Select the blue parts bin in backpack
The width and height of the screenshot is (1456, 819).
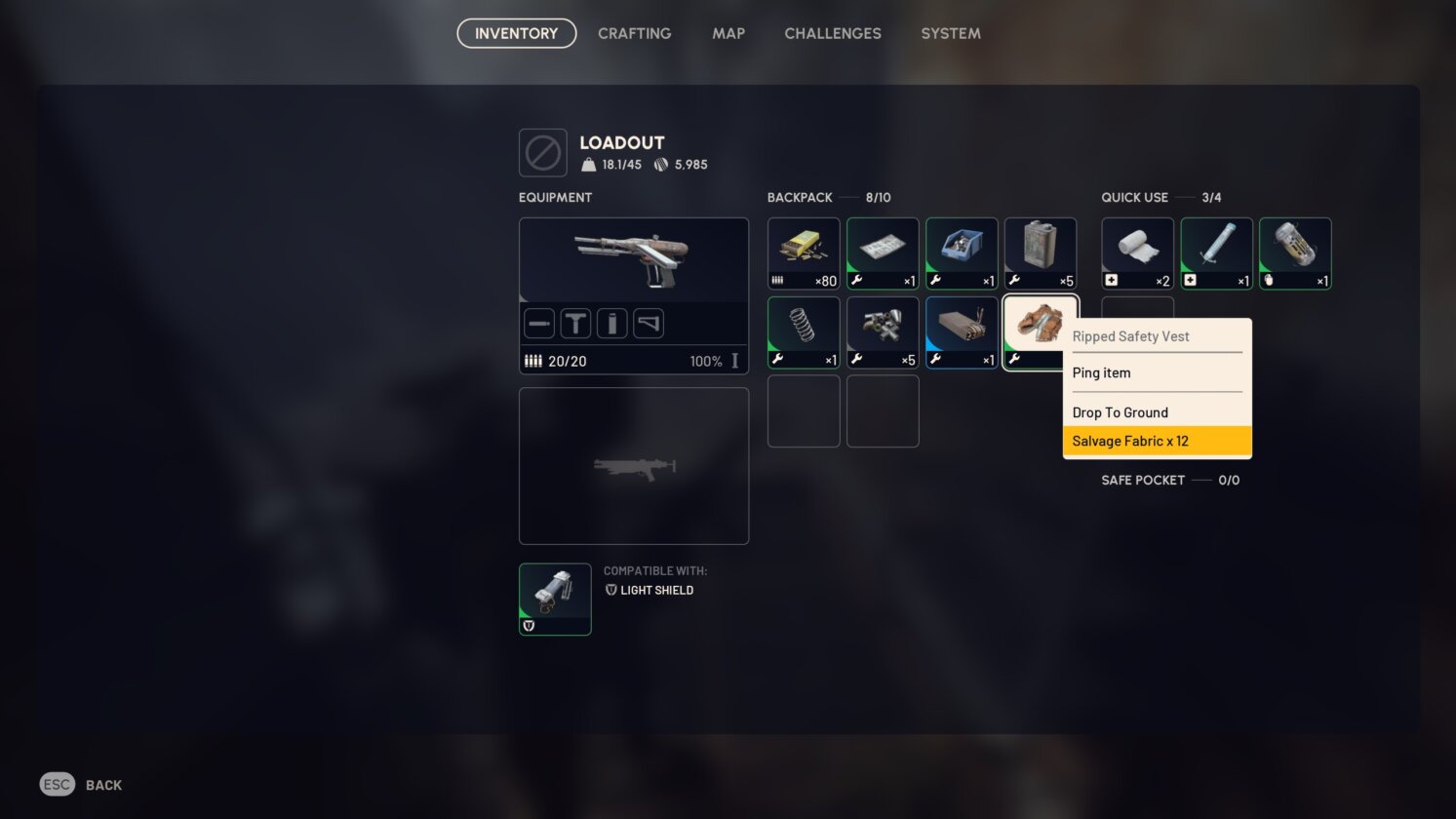(961, 252)
